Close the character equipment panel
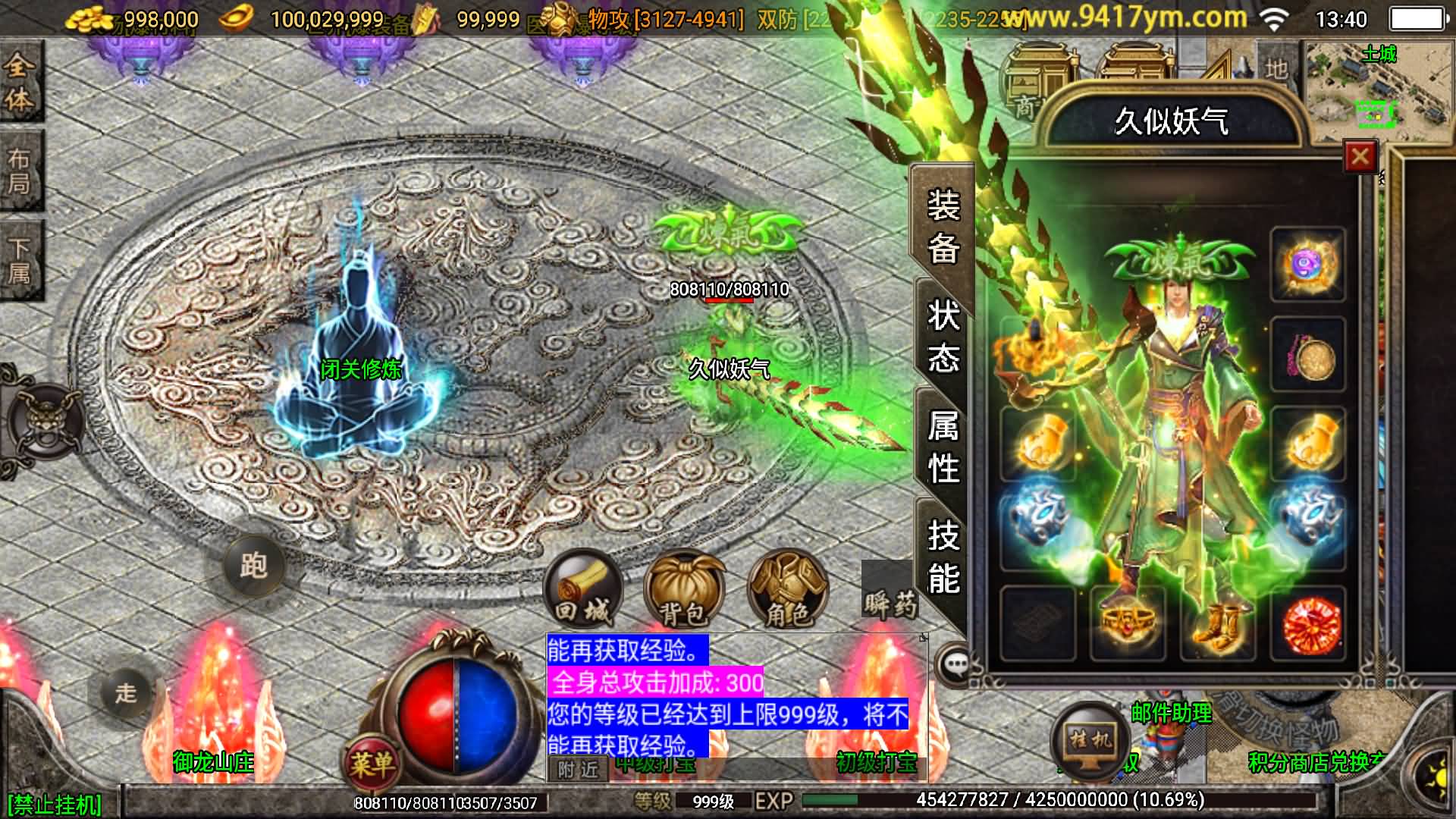 coord(1360,158)
